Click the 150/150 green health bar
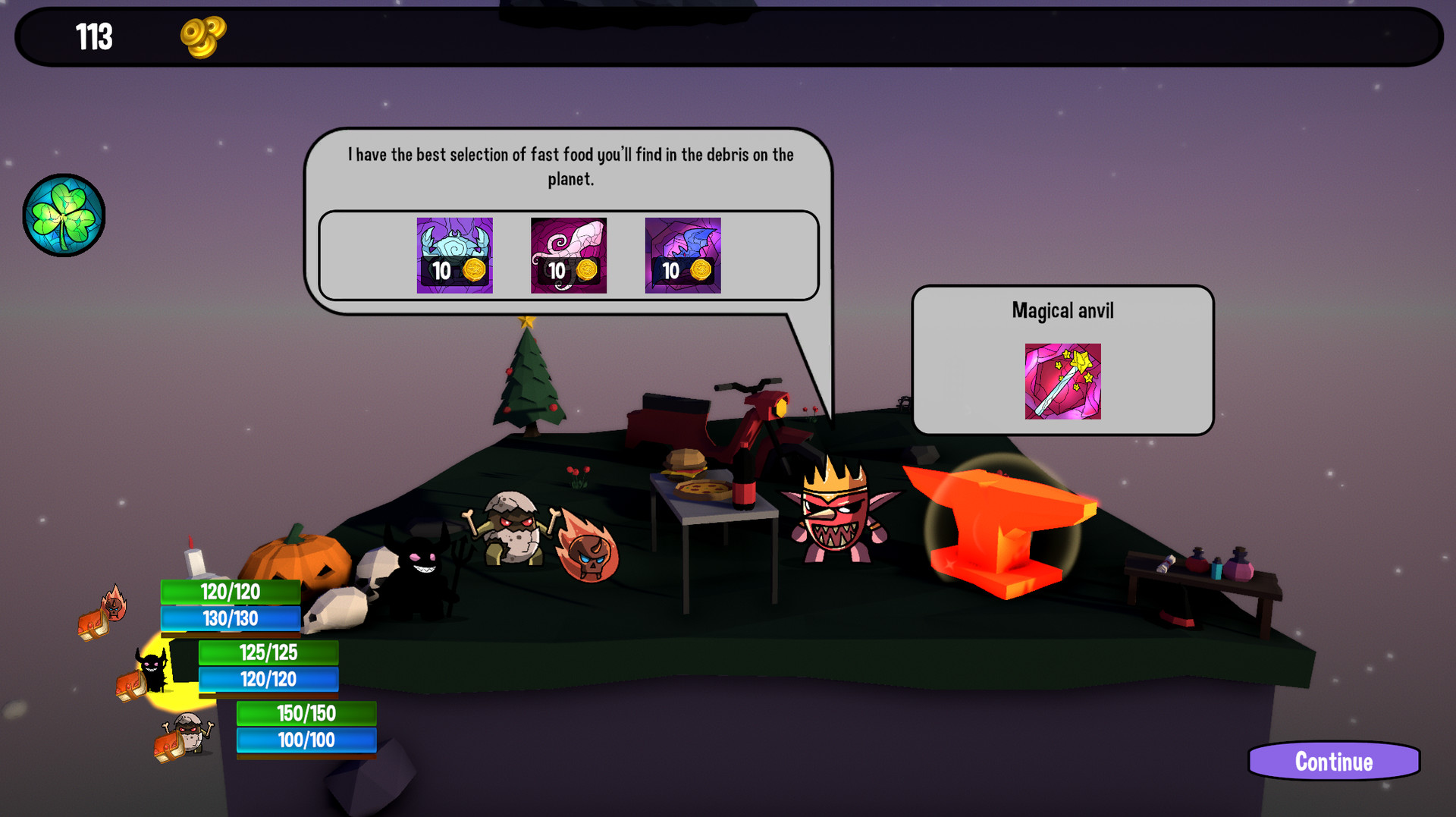 (306, 712)
